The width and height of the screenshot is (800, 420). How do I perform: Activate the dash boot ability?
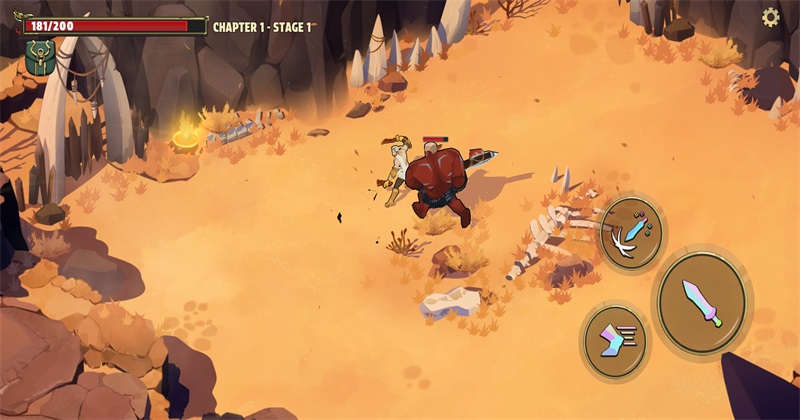tap(614, 341)
